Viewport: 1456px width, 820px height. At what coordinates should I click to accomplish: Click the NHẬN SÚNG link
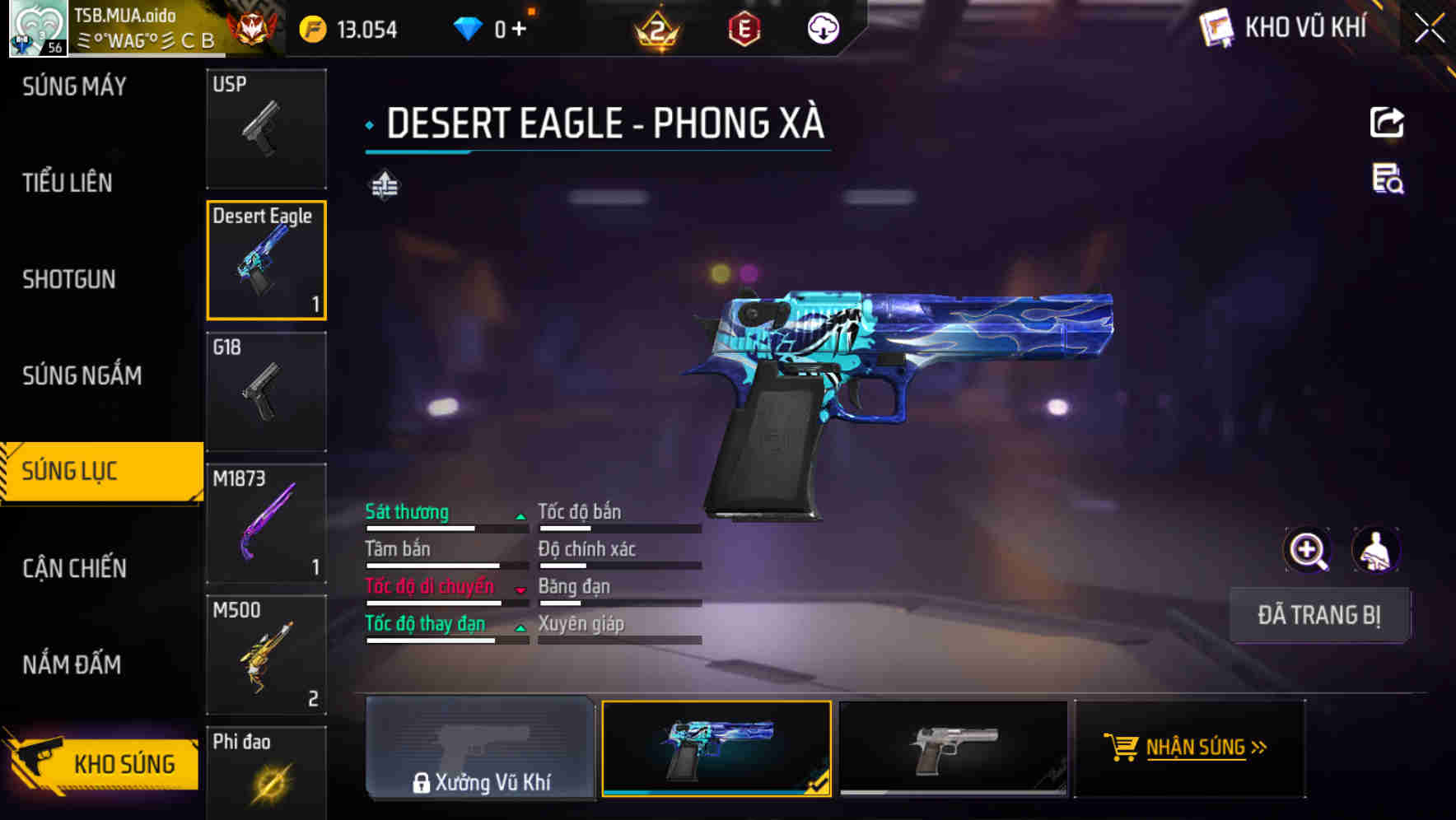tap(1192, 748)
